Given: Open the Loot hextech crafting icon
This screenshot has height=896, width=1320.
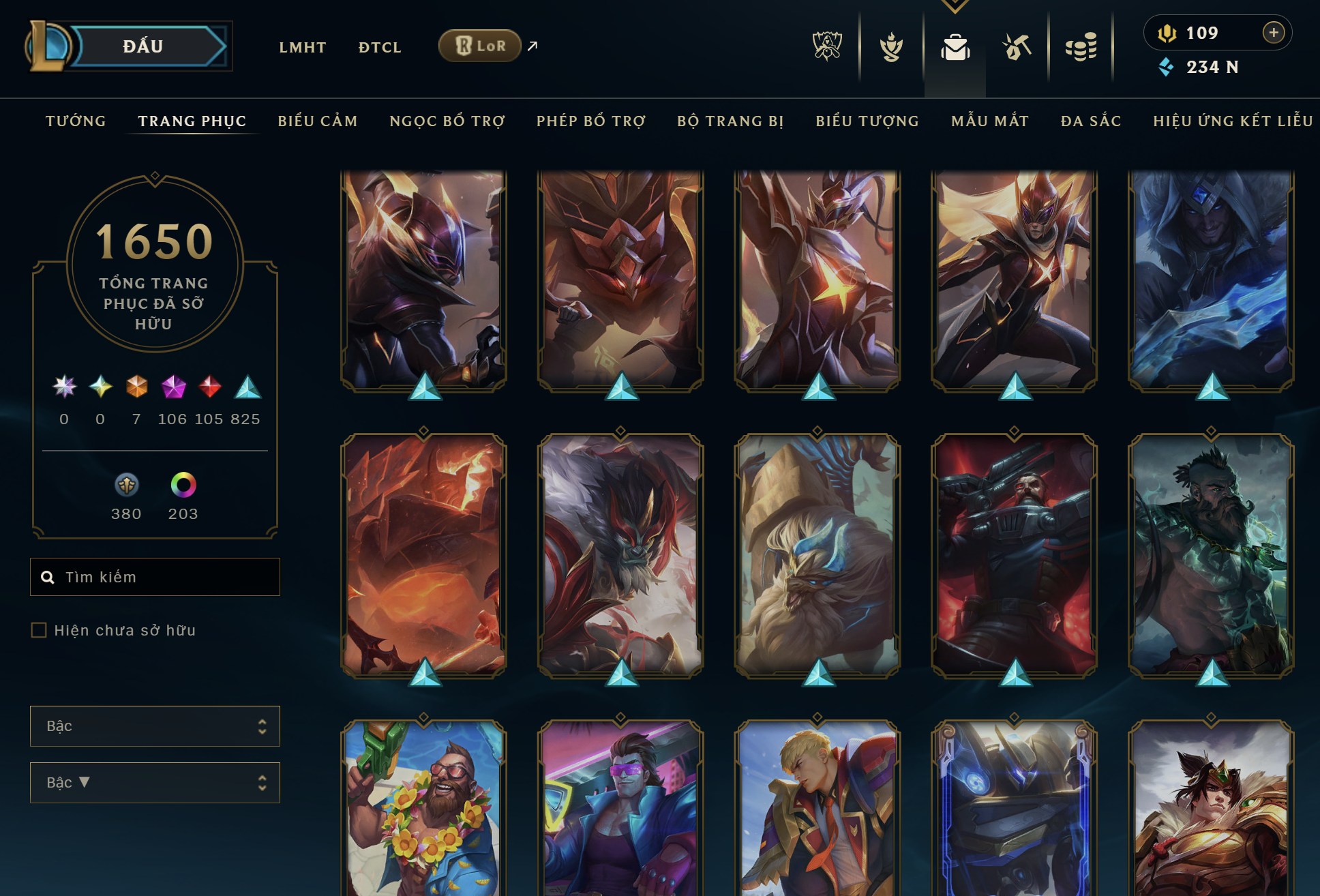Looking at the screenshot, I should pyautogui.click(x=1018, y=46).
